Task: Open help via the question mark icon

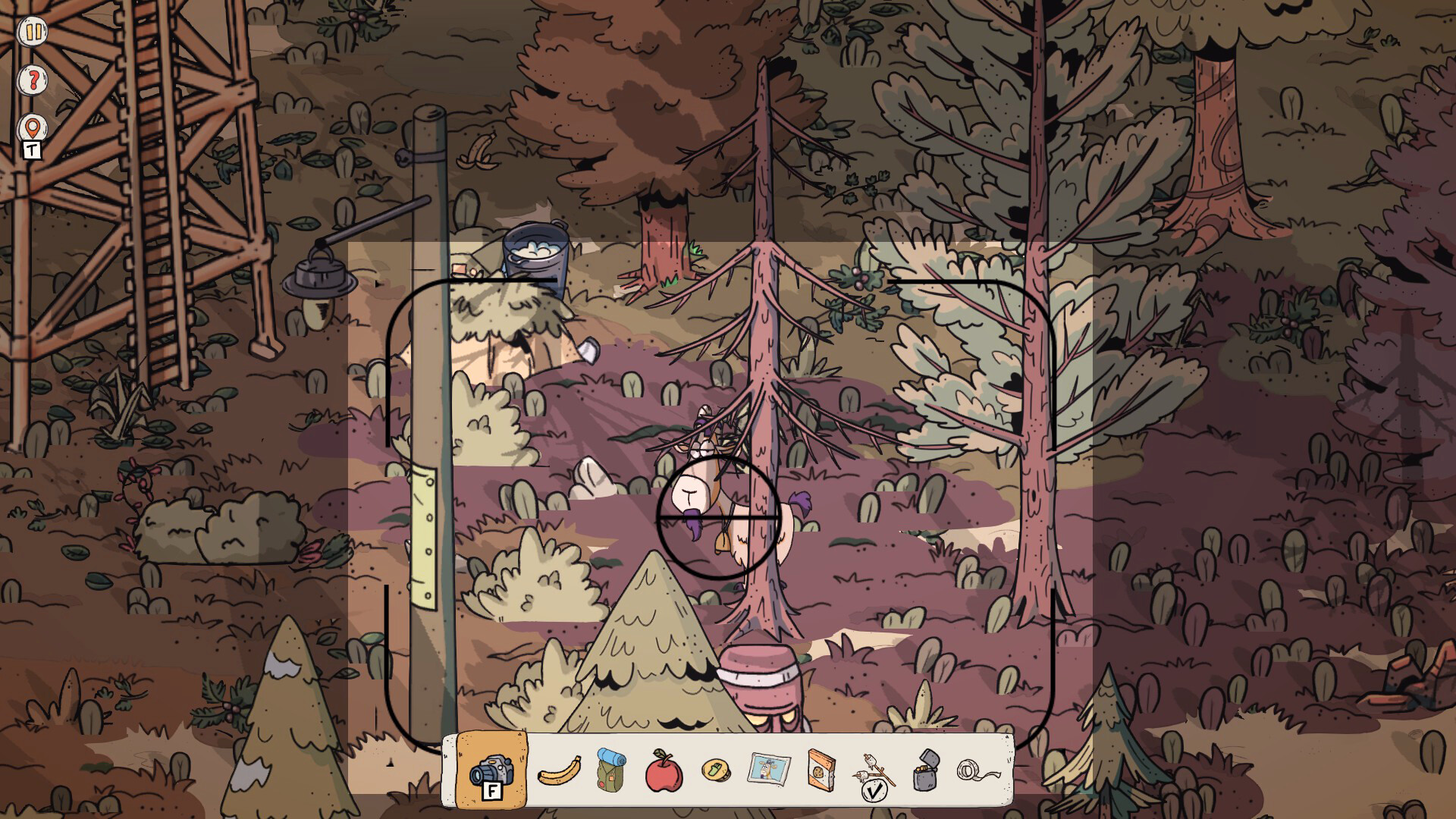Action: click(x=32, y=80)
